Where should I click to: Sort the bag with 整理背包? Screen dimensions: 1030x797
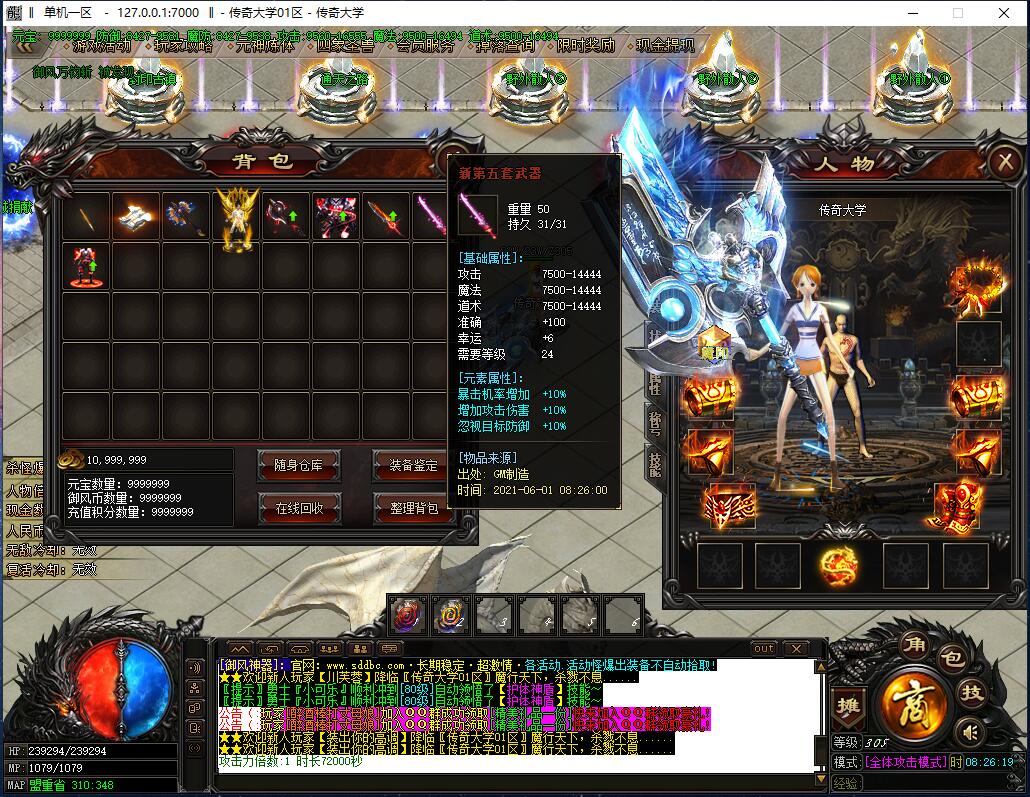click(413, 508)
